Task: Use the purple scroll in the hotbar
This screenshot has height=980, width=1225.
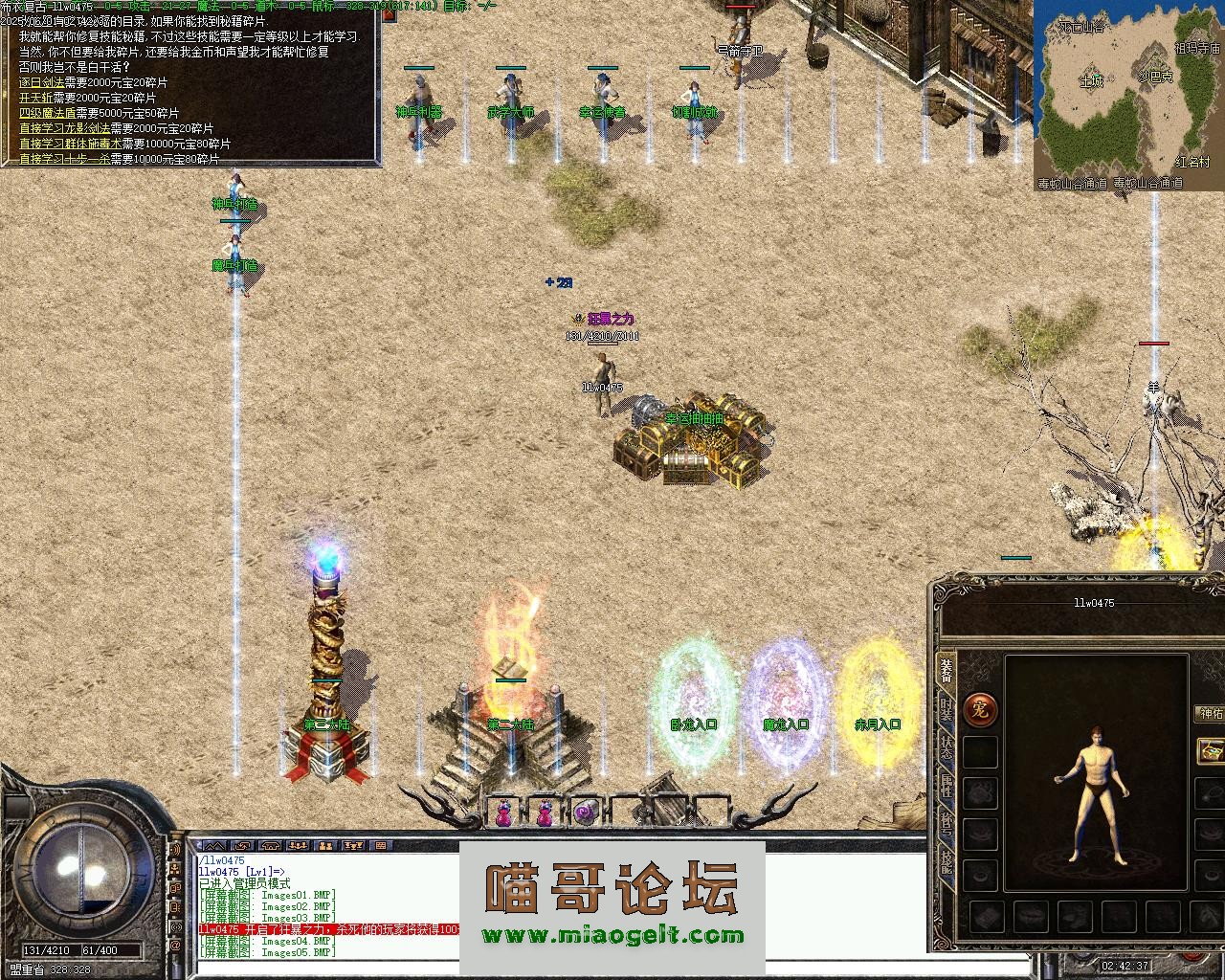Action: (x=586, y=813)
